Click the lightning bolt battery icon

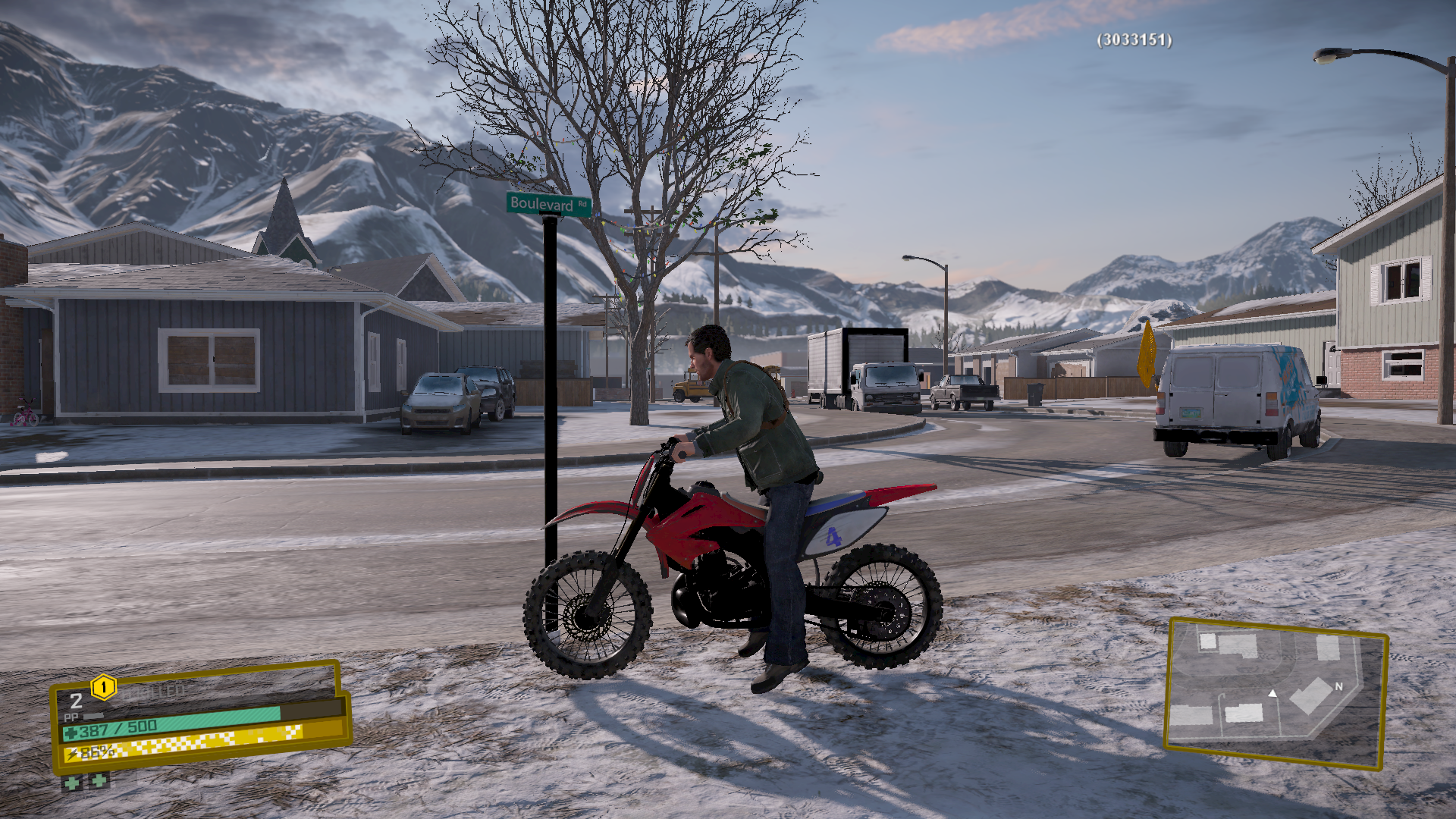(x=73, y=752)
